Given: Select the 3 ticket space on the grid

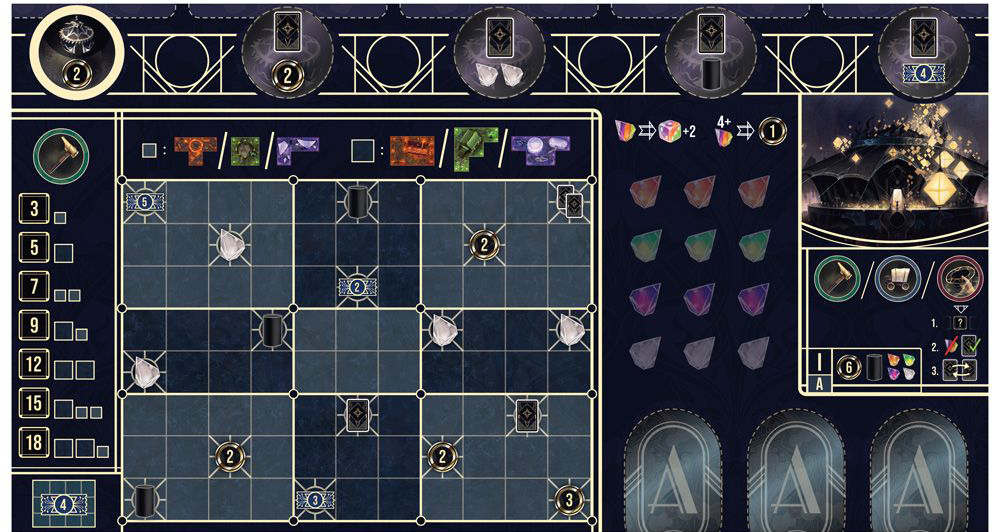Looking at the screenshot, I should tap(314, 499).
